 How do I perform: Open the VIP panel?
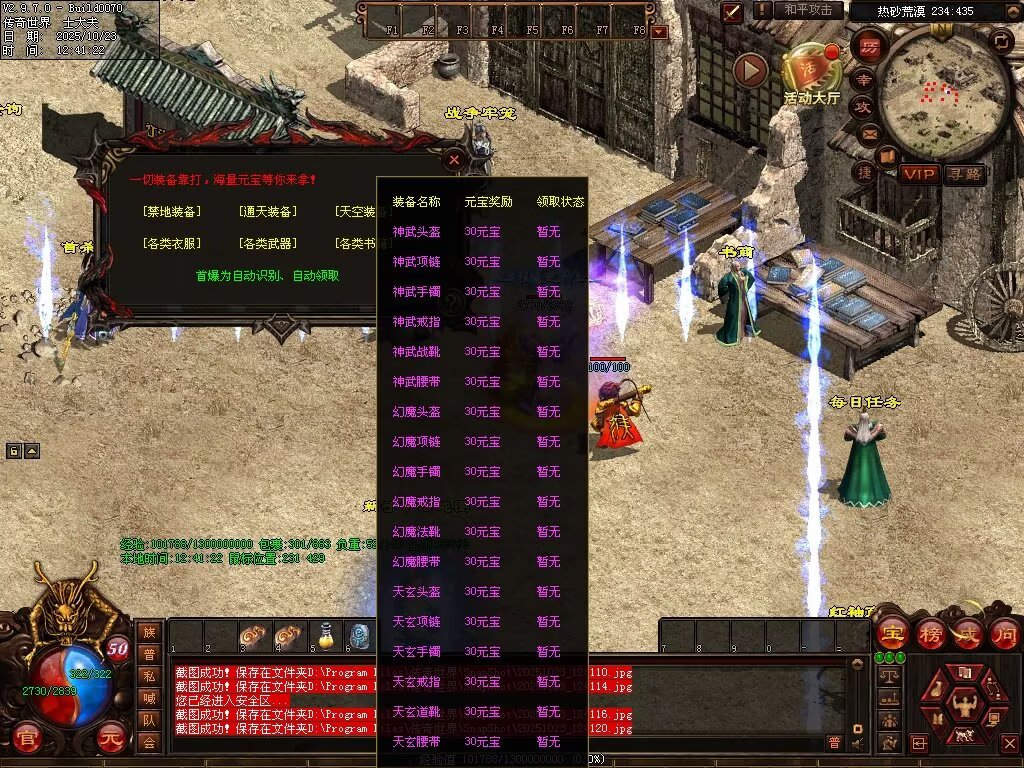(x=919, y=174)
